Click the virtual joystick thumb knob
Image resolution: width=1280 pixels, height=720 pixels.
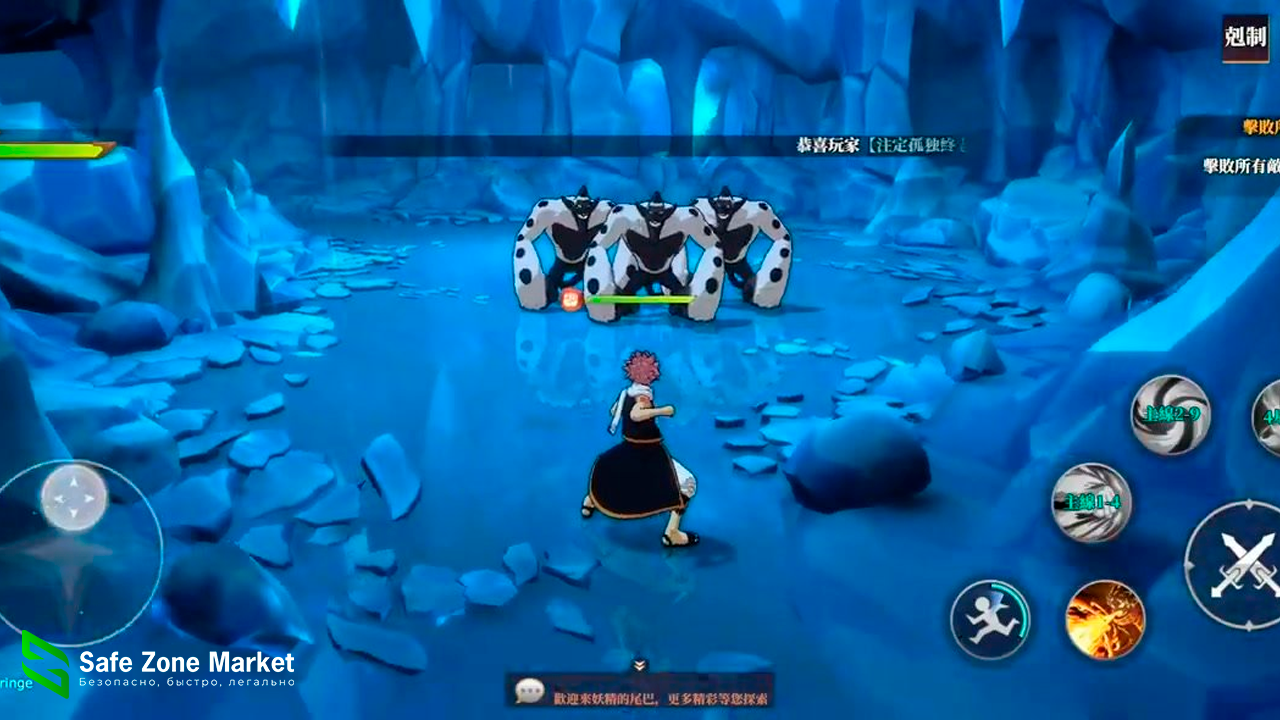pos(74,497)
